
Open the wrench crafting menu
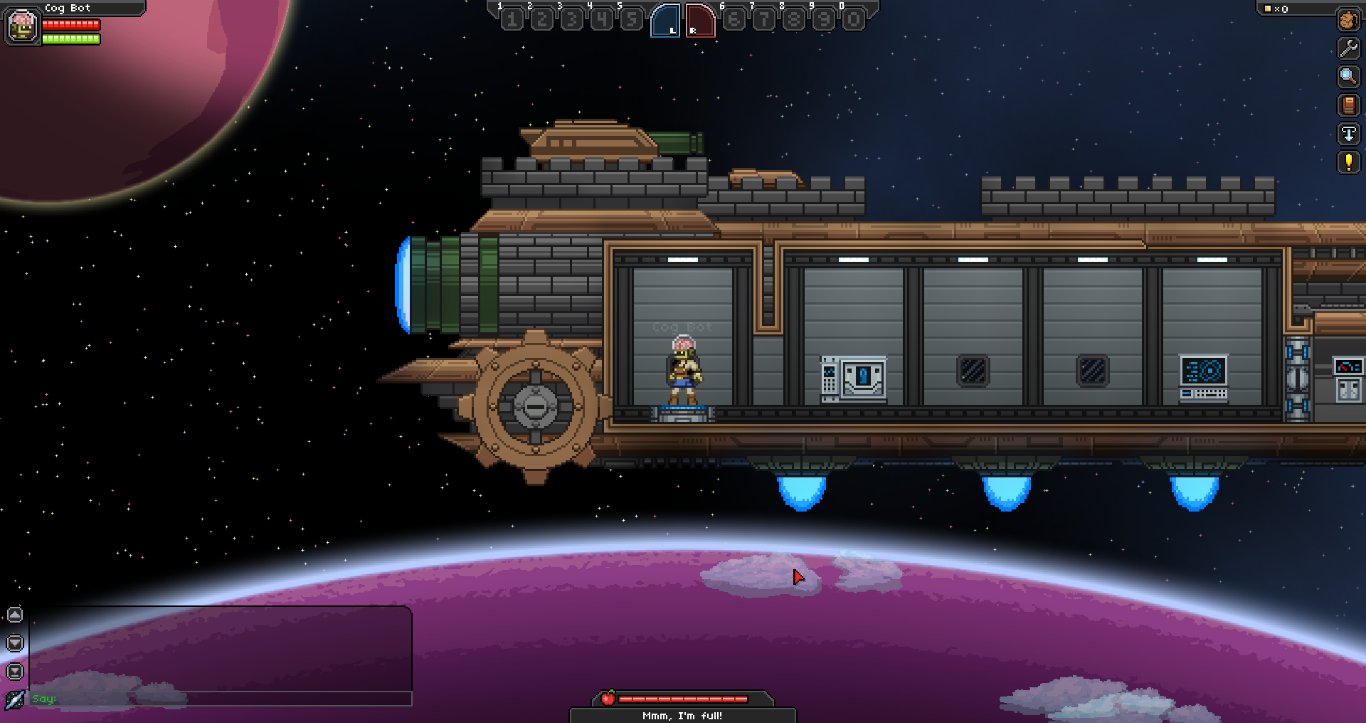[x=1348, y=48]
